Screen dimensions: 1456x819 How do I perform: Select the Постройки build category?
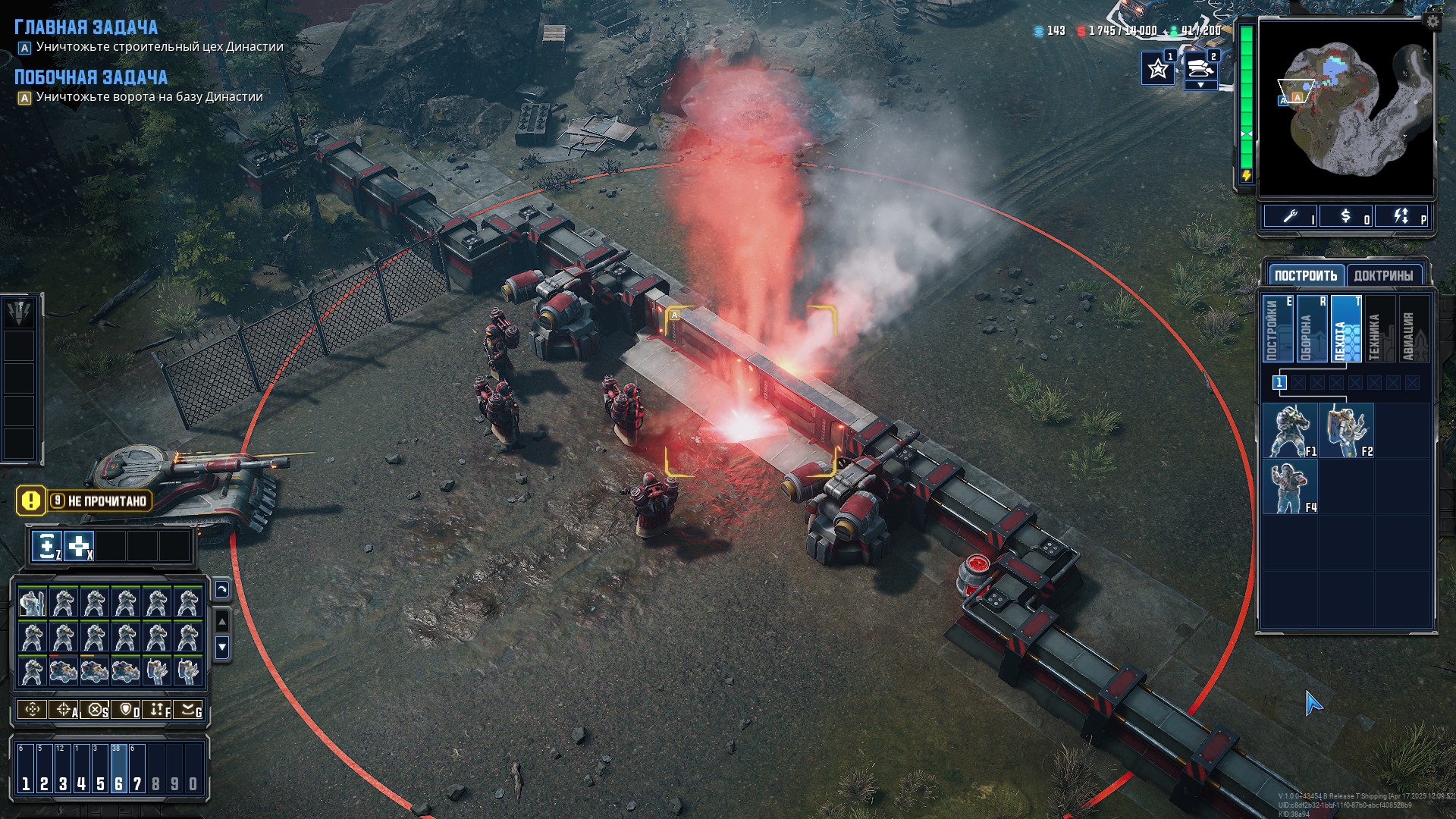tap(1278, 328)
